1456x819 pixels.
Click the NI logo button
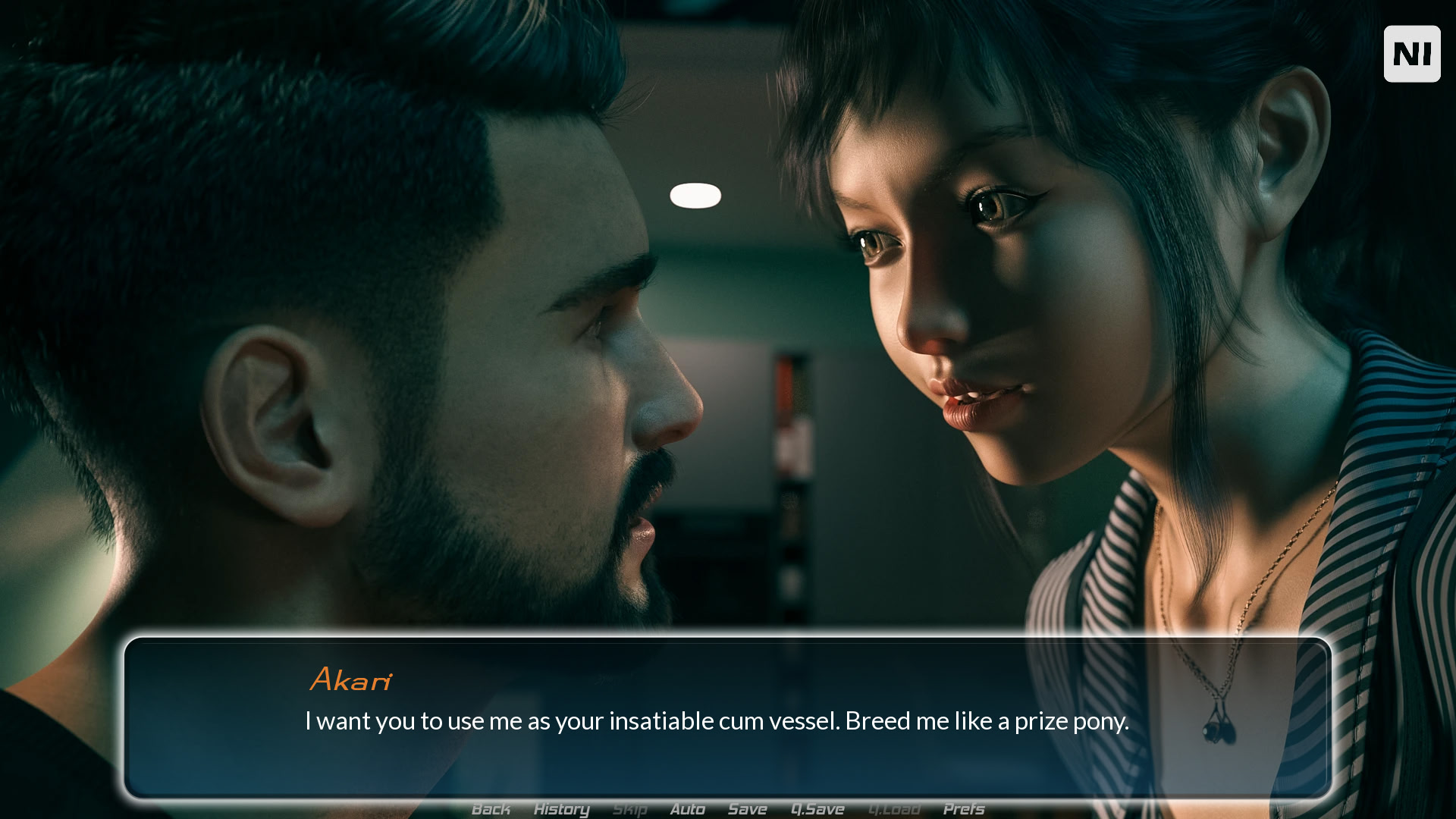pos(1411,54)
